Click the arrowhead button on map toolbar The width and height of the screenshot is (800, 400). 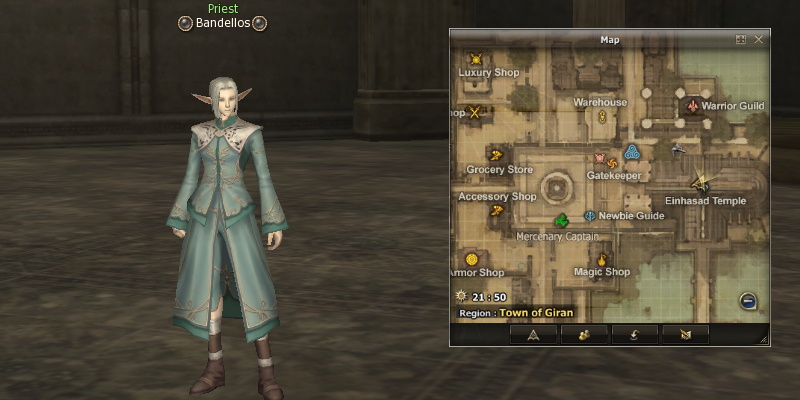[x=533, y=335]
